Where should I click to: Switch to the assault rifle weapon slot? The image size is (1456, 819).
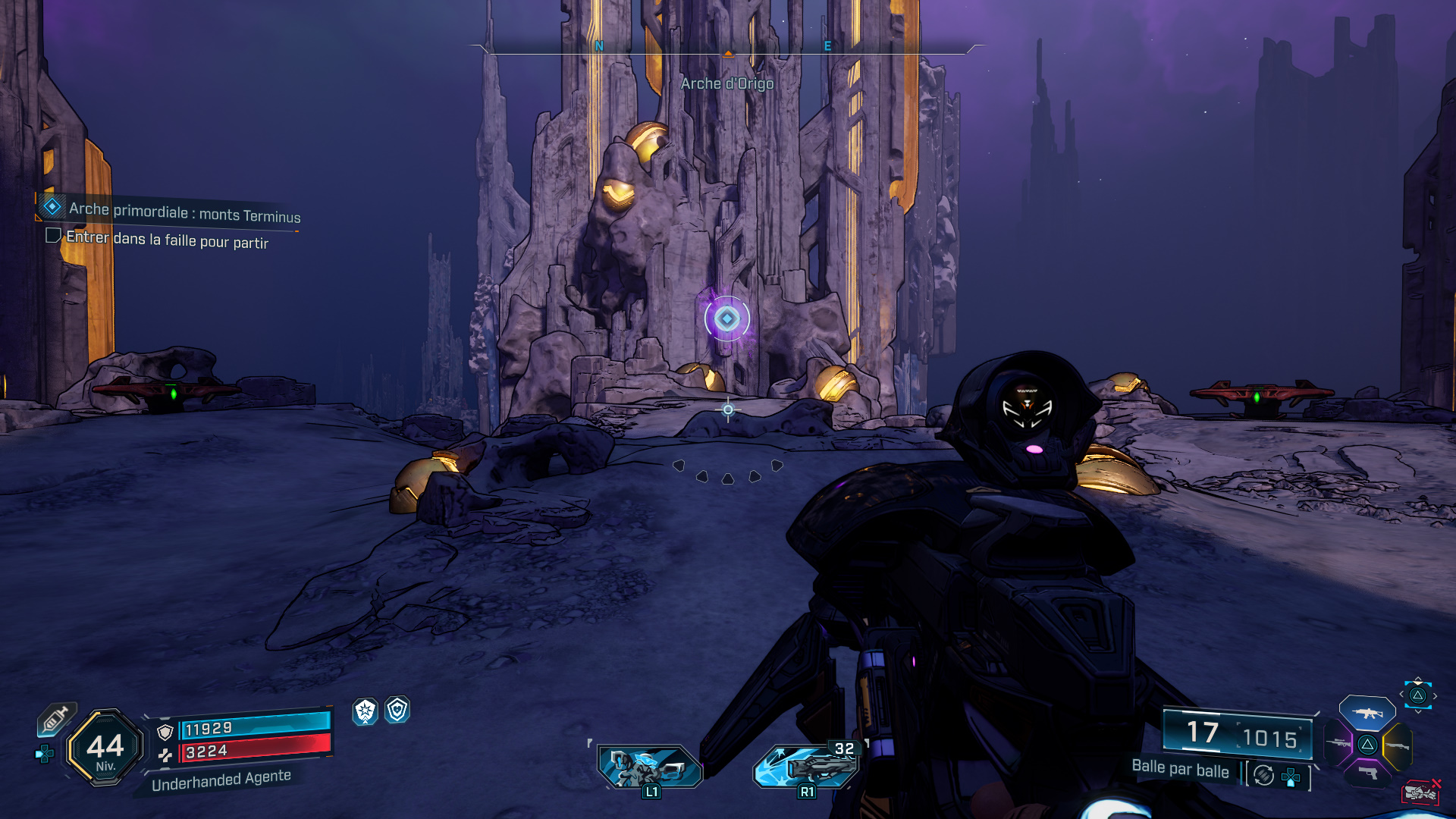click(x=1367, y=713)
